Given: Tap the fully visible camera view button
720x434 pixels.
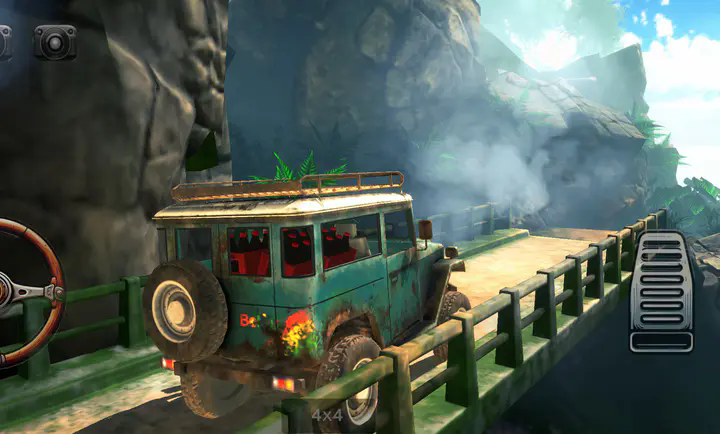Looking at the screenshot, I should point(55,41).
